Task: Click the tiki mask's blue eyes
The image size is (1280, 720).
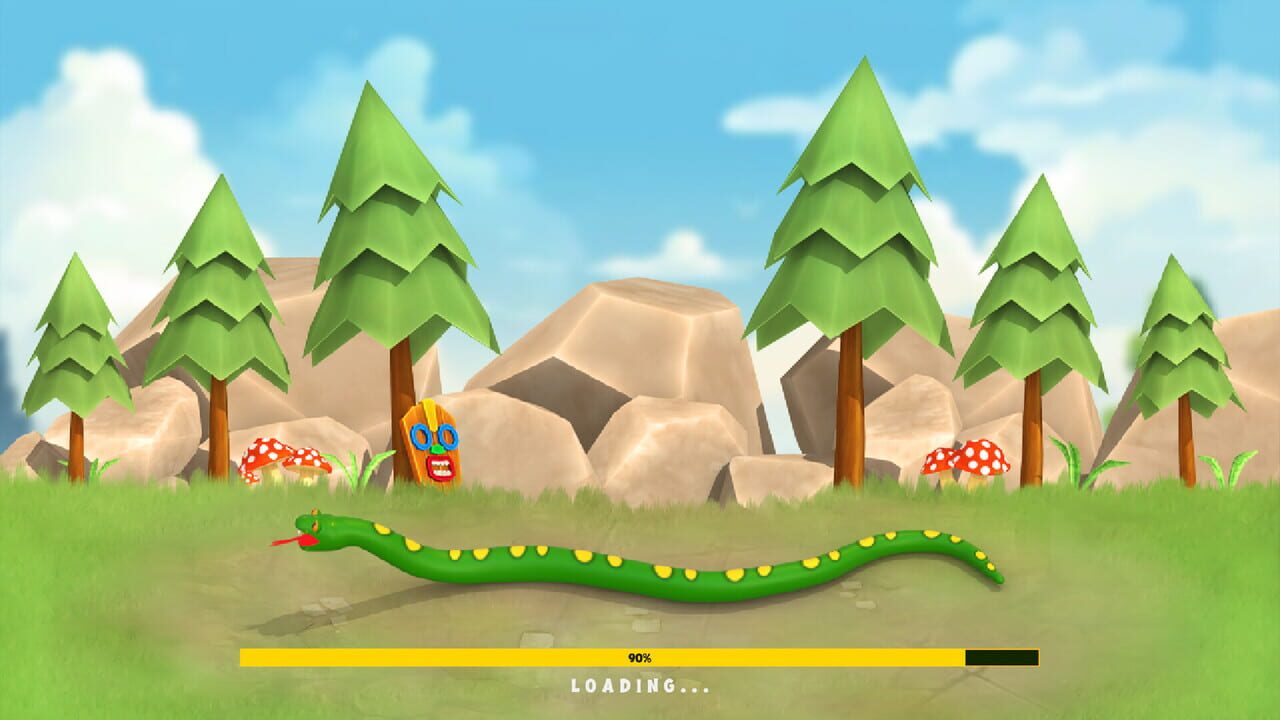Action: pos(434,436)
